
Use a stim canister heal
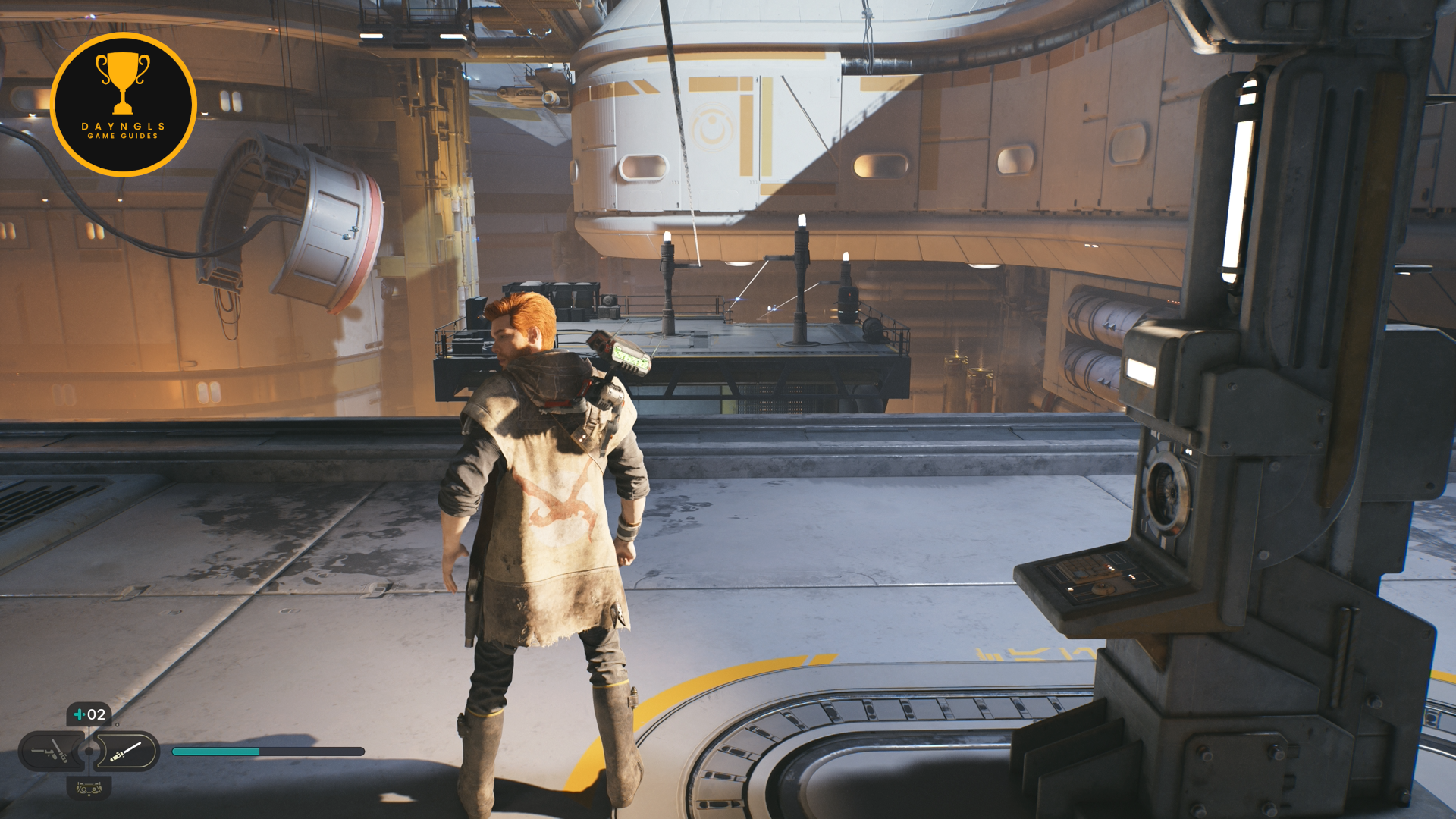click(x=89, y=714)
